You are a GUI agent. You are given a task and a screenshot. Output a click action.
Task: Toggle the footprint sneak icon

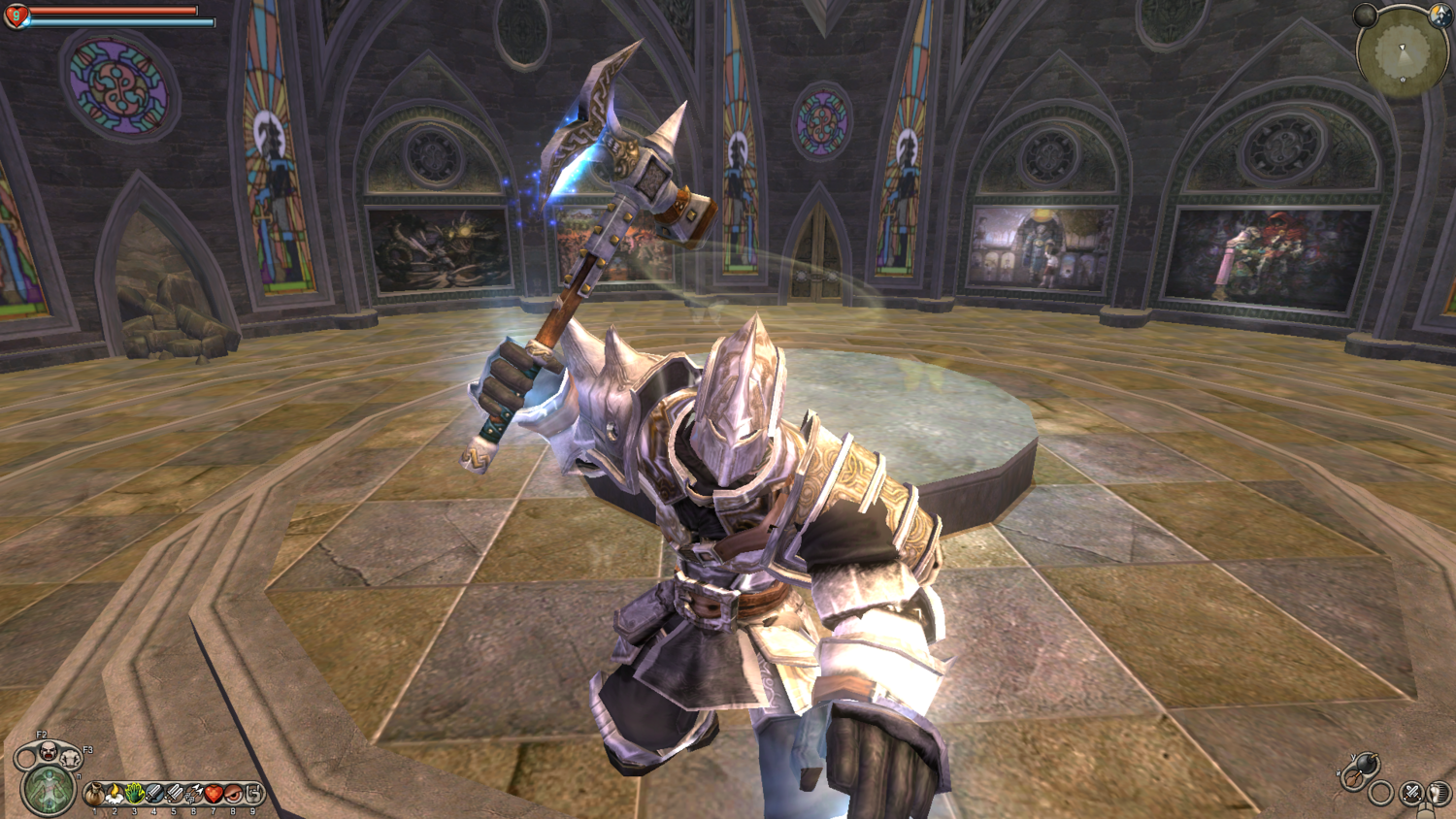coord(1438,794)
